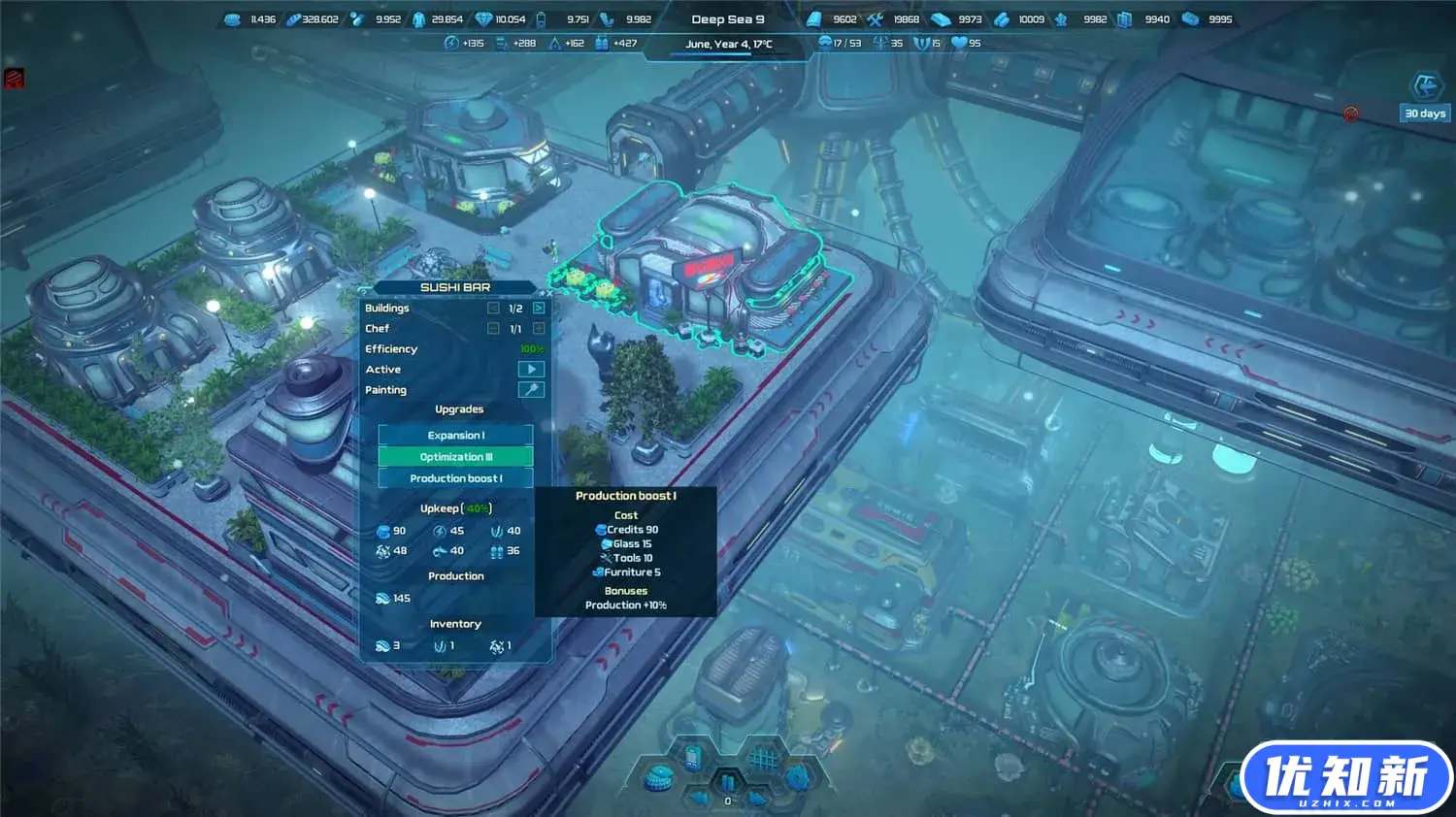Decrease the Chef worker count
This screenshot has width=1456, height=817.
pos(493,329)
